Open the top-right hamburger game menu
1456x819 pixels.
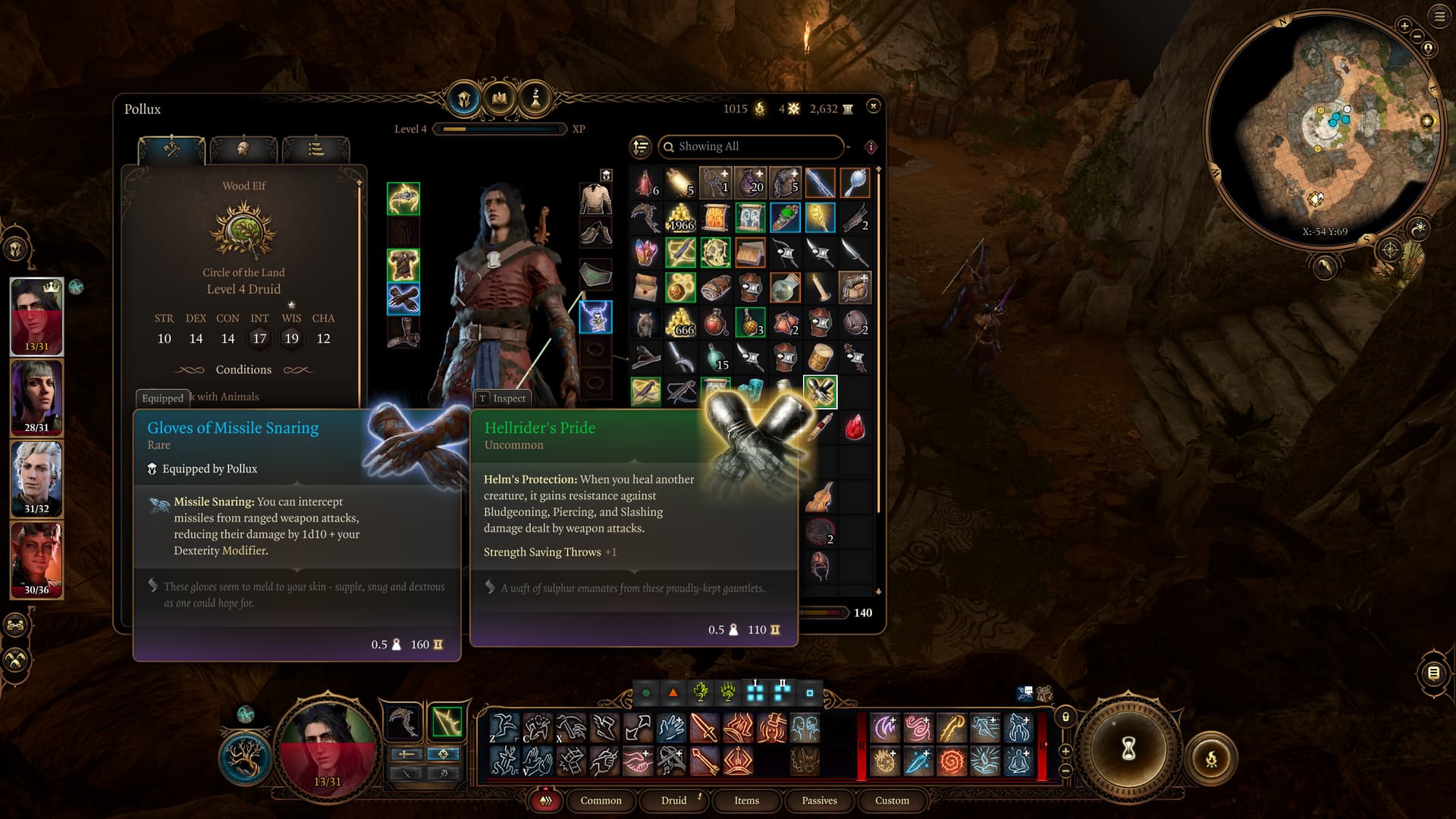click(1439, 17)
